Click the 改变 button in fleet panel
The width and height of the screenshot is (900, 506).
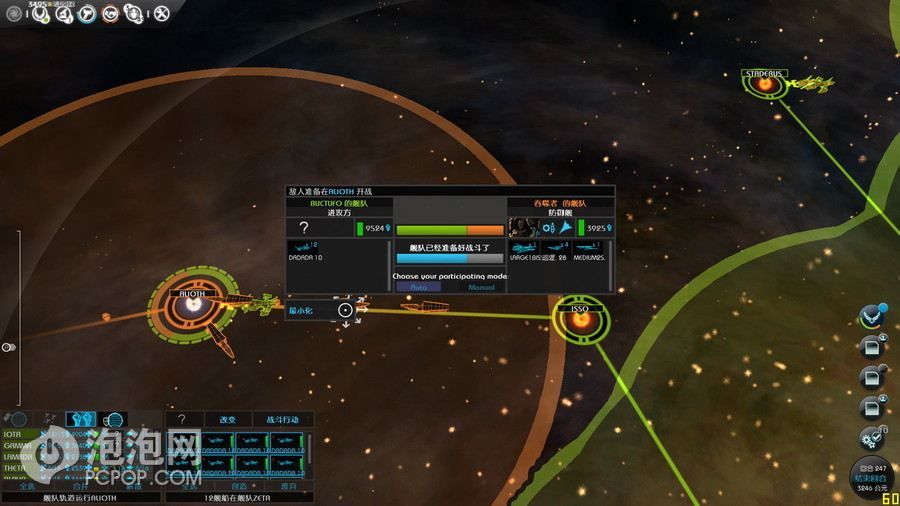pos(227,419)
